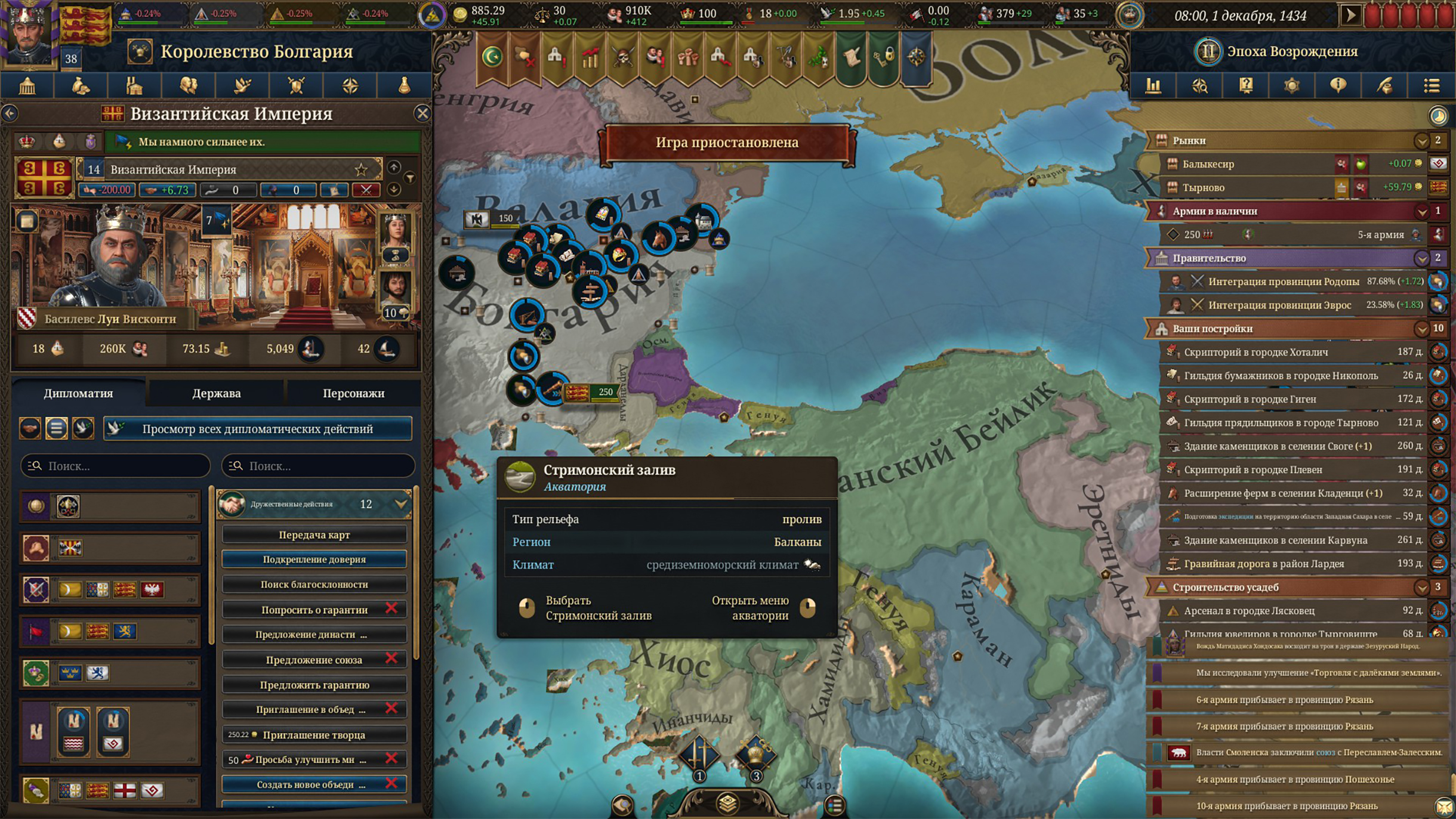This screenshot has width=1456, height=819.
Task: Select Поиск благосклонности action
Action: coord(314,585)
